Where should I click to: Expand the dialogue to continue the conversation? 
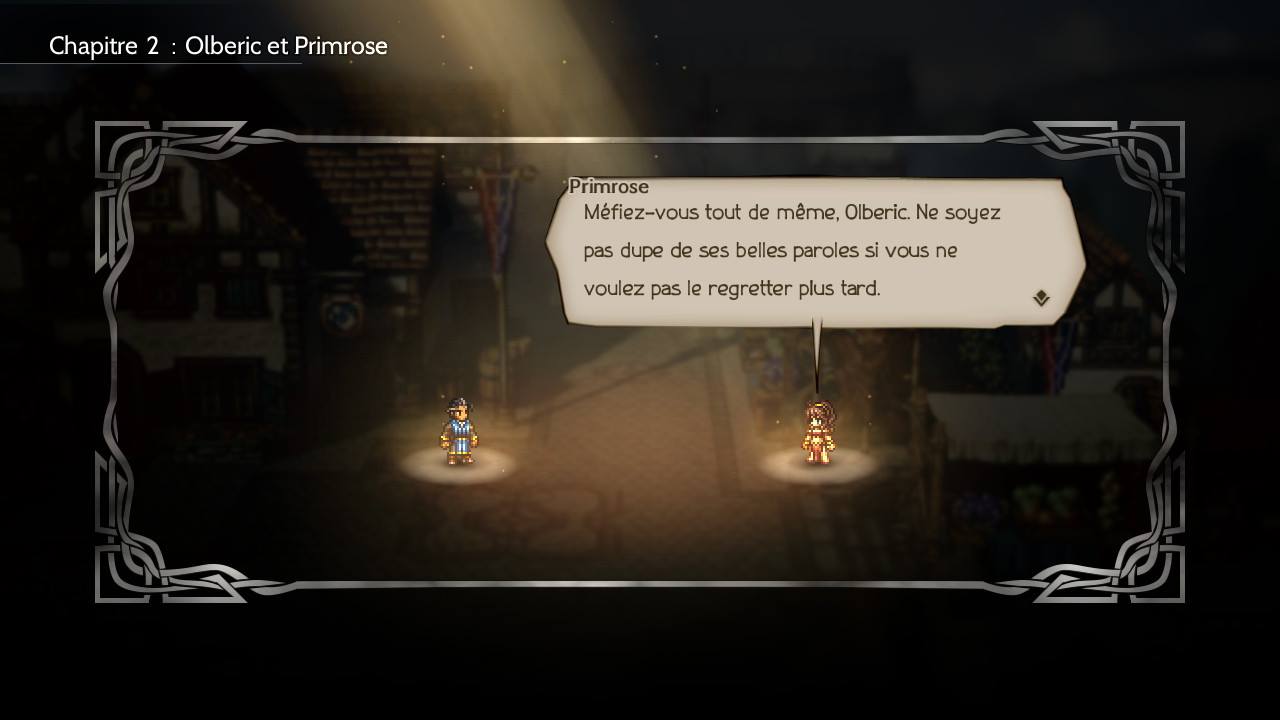[1041, 296]
